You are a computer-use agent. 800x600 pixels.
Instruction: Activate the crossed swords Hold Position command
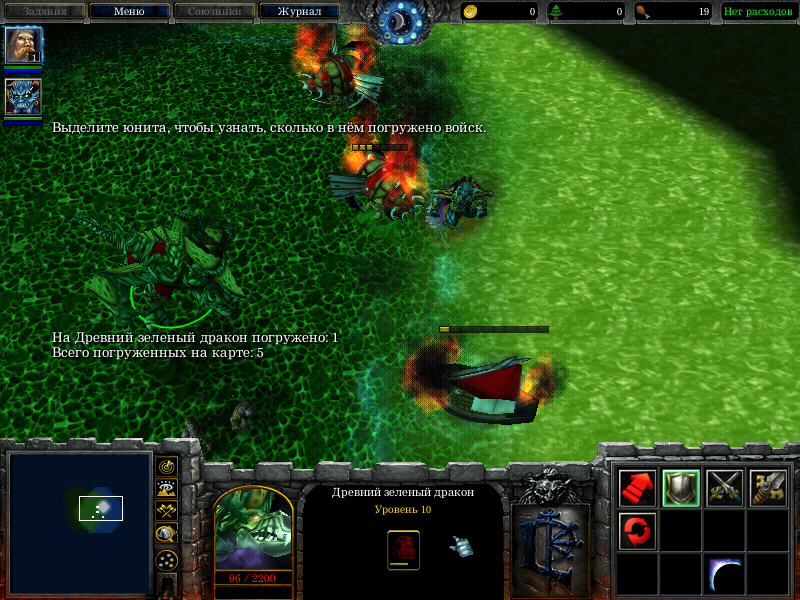pyautogui.click(x=725, y=488)
